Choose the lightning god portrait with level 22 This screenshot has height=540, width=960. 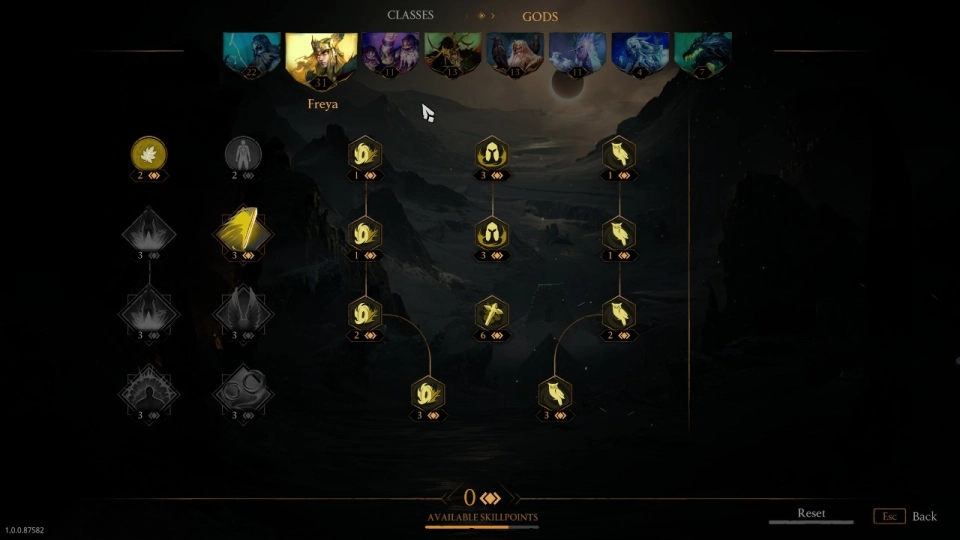point(253,53)
